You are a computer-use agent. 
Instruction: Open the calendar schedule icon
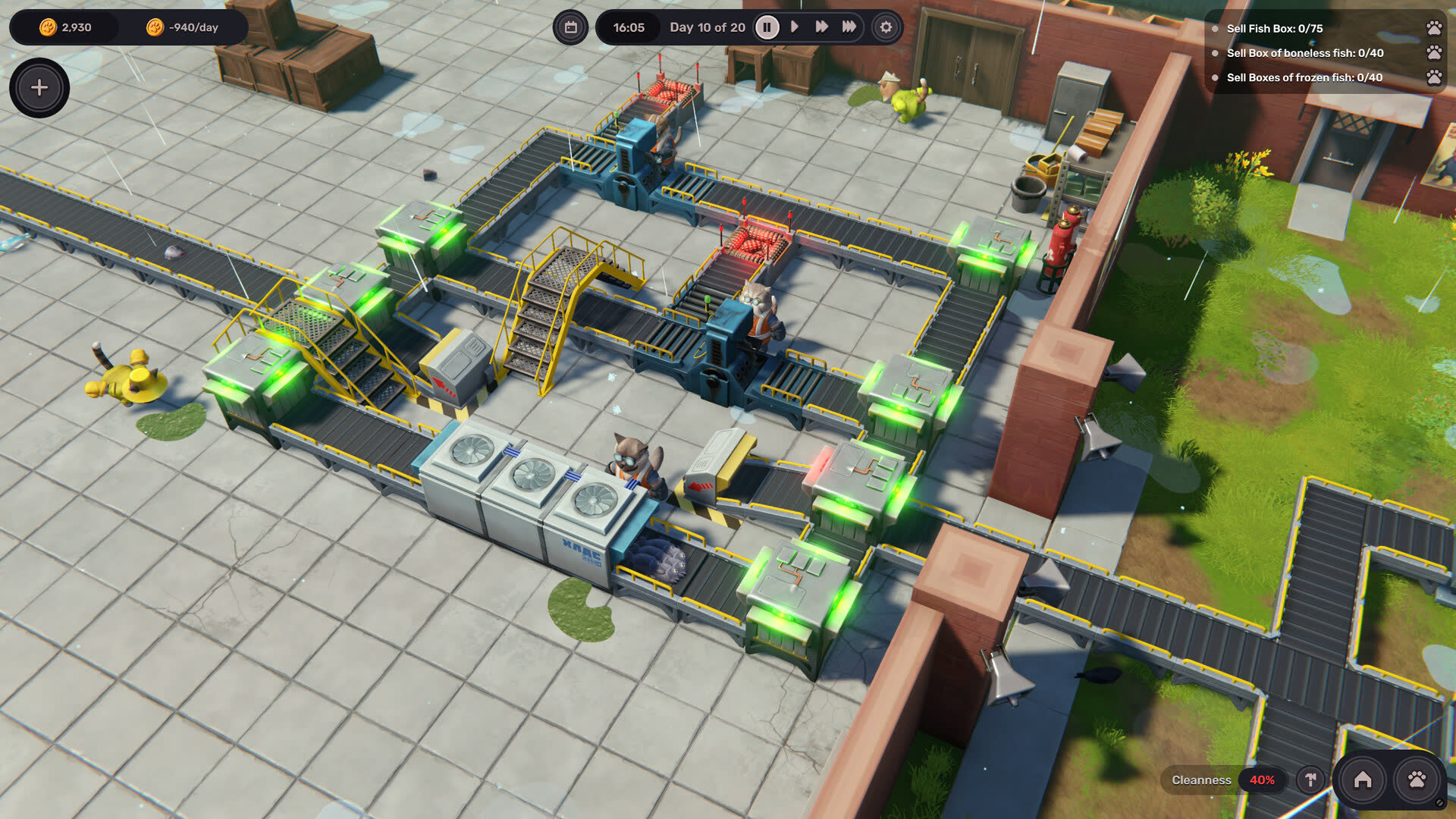pos(571,27)
